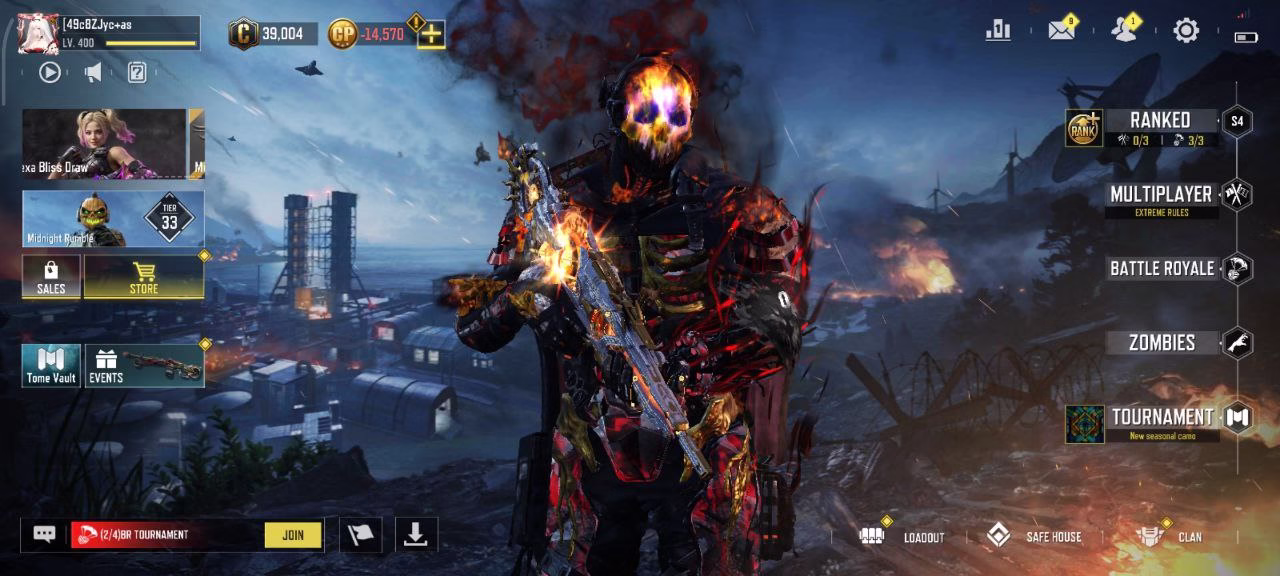
Task: Open the chat box
Action: [x=44, y=535]
